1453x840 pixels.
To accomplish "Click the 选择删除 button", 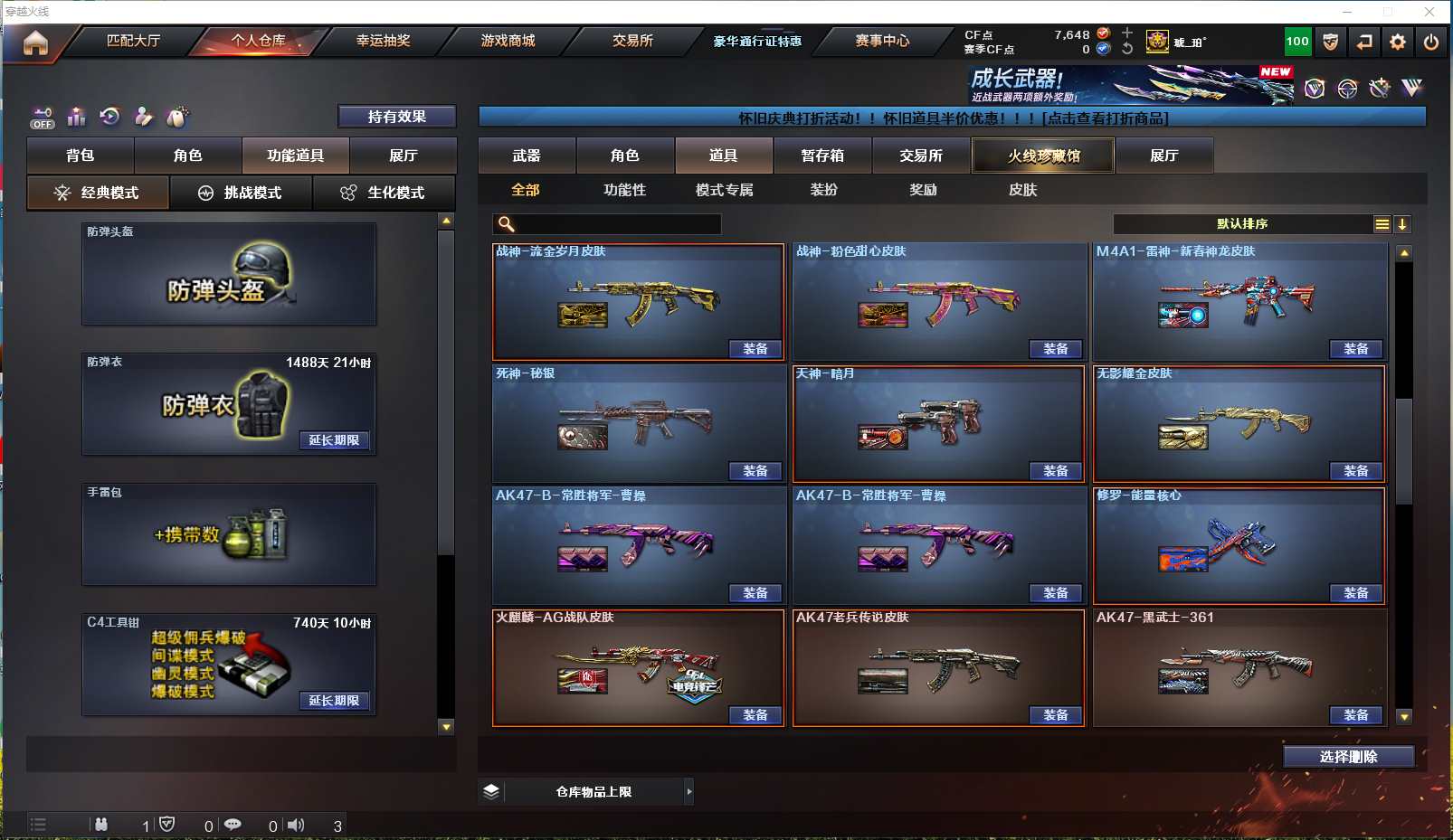I will [x=1348, y=757].
